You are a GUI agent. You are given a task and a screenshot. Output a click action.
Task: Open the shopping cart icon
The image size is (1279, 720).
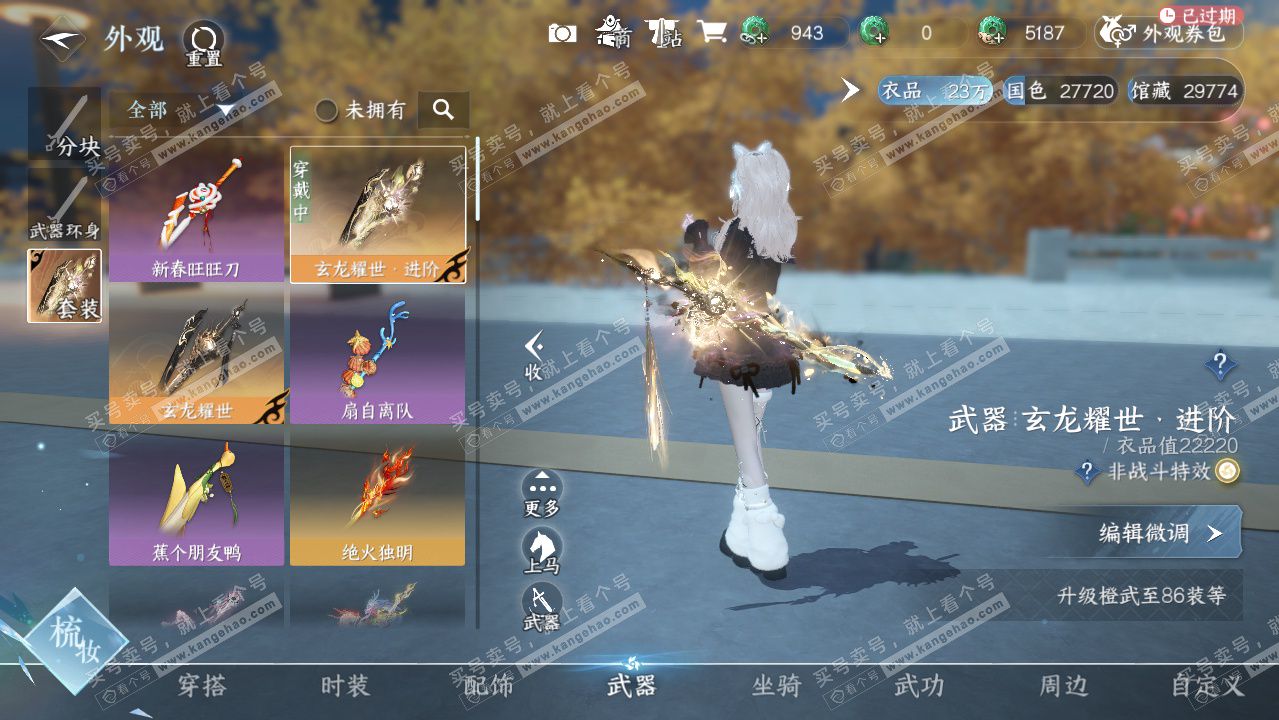pyautogui.click(x=711, y=33)
